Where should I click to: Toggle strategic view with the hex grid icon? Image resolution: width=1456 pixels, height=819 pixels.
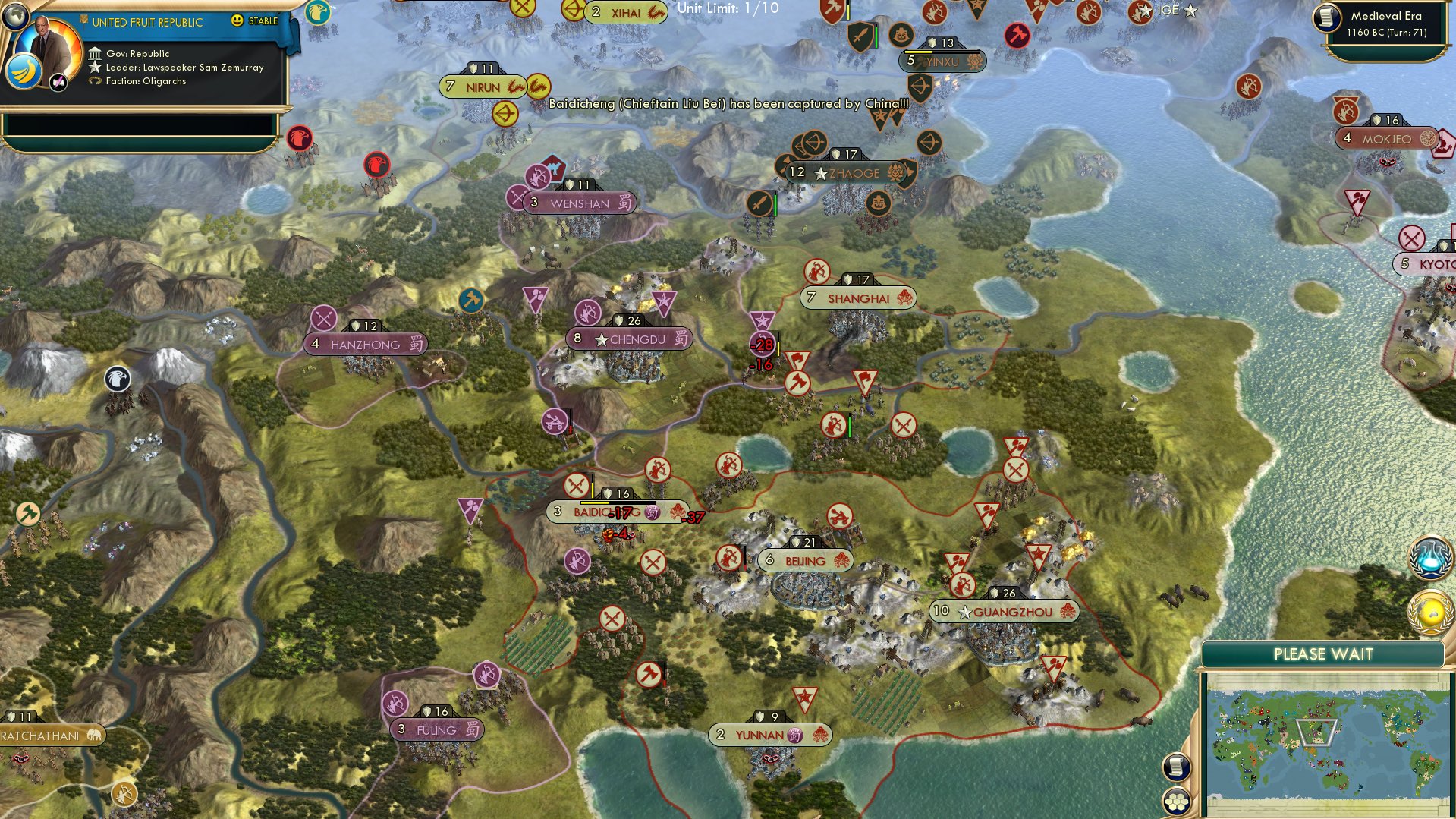coord(1177,799)
